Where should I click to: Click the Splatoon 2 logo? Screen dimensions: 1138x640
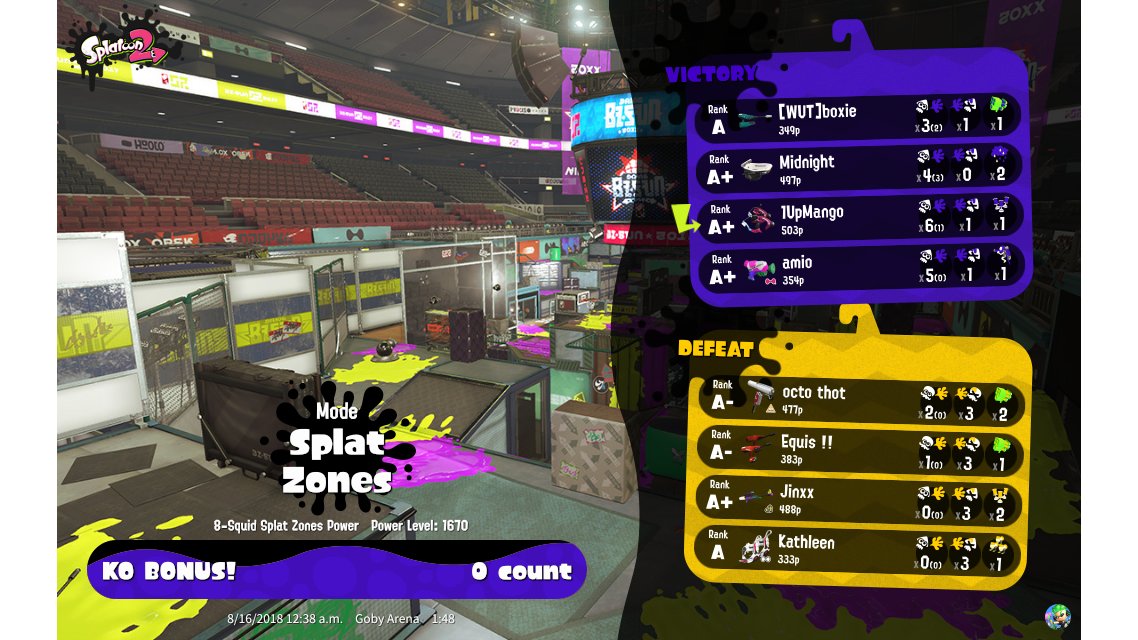coord(117,45)
